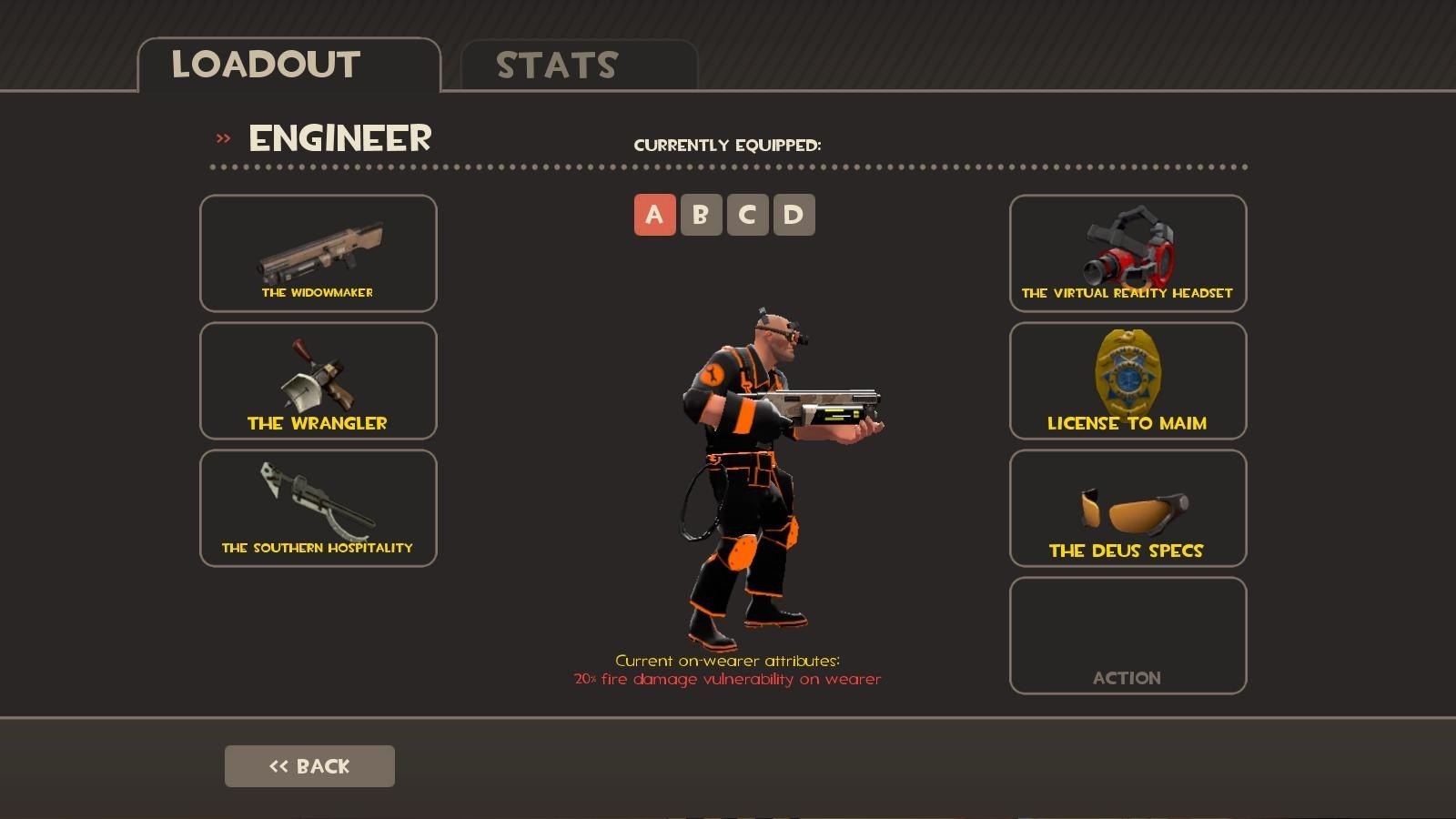Click the Southern Hospitality melee slot
The height and width of the screenshot is (819, 1456).
(318, 508)
